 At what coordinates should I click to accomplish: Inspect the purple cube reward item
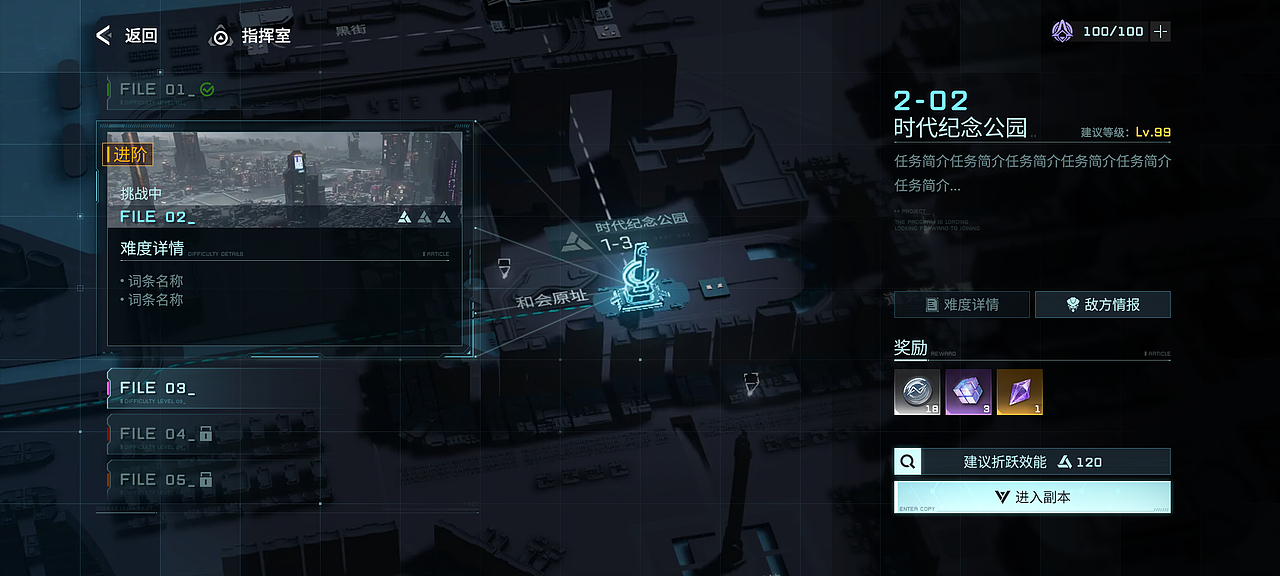click(x=968, y=392)
